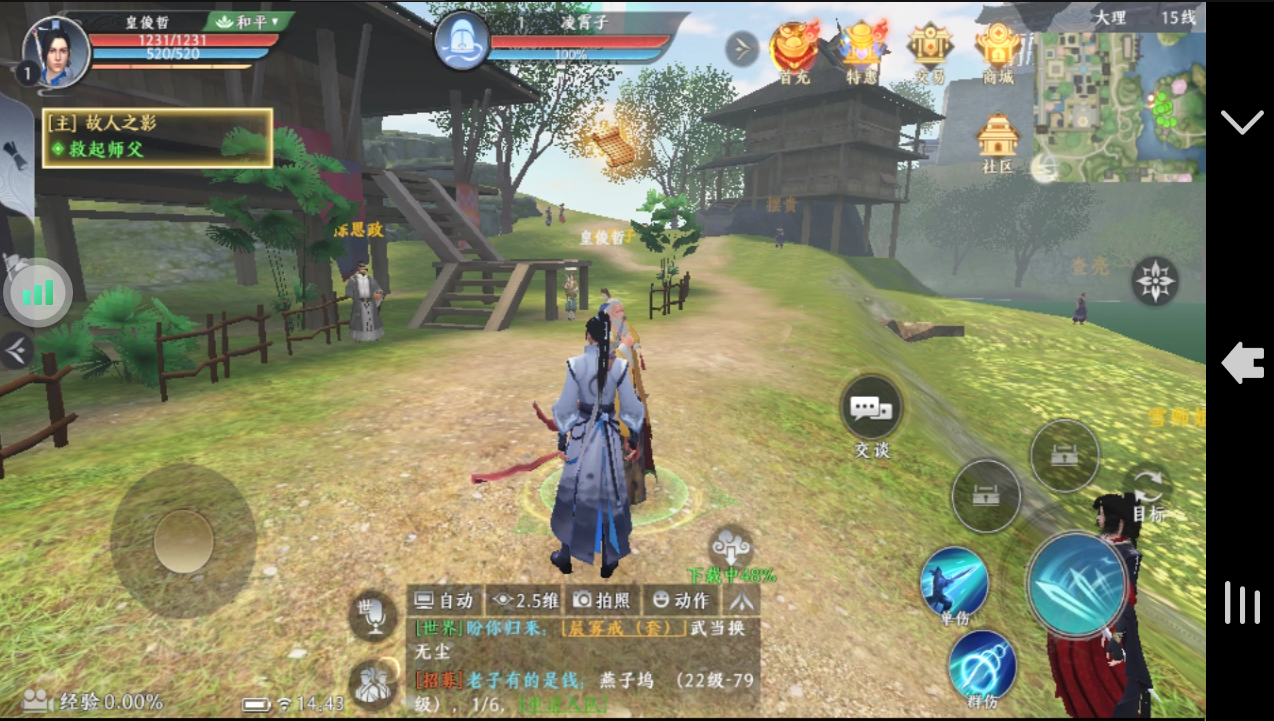Screen dimensions: 1274x721
Task: Open the 交易 trading menu
Action: point(929,50)
